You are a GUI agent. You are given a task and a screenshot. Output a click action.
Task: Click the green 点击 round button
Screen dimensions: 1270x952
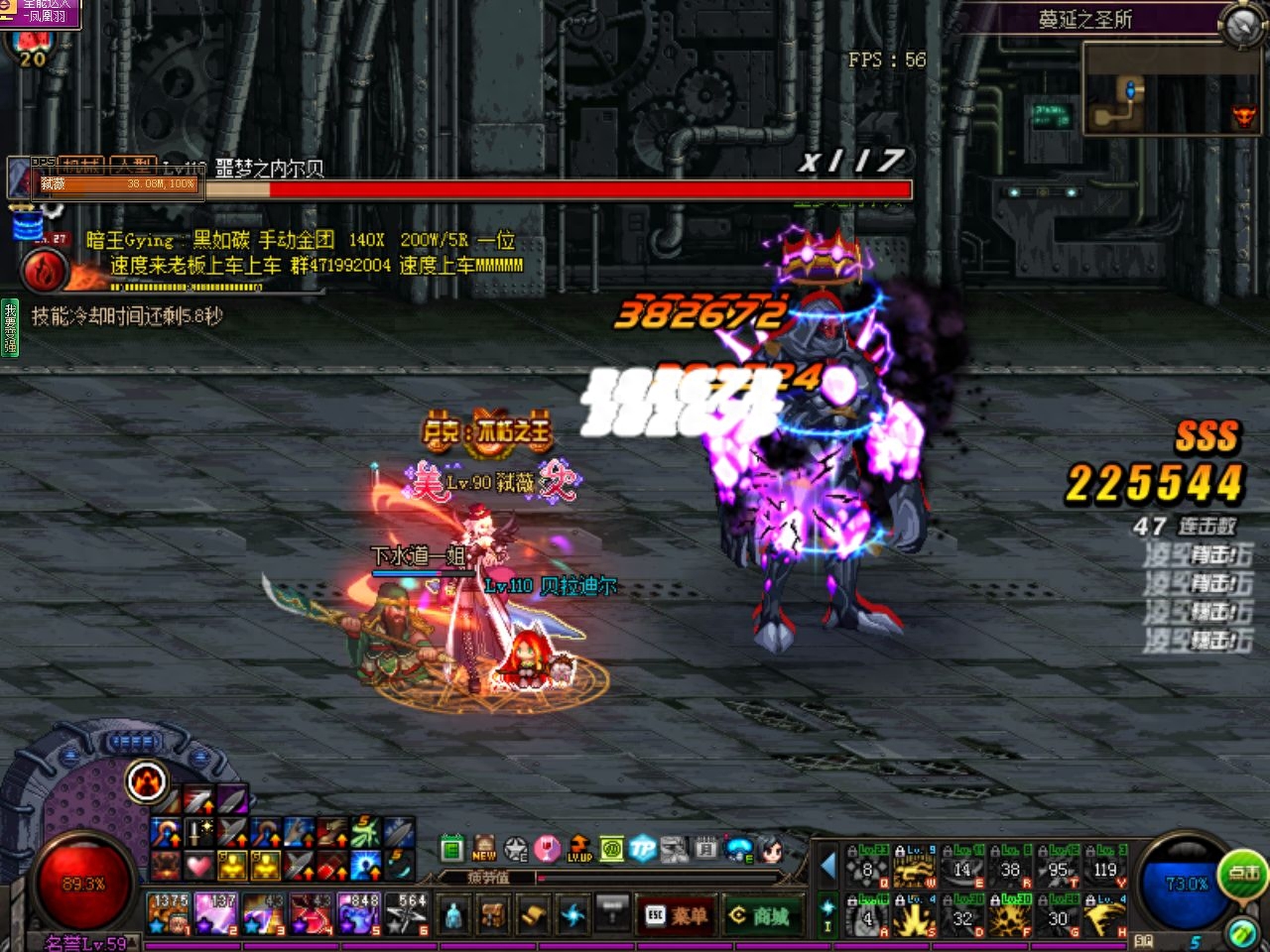1243,873
